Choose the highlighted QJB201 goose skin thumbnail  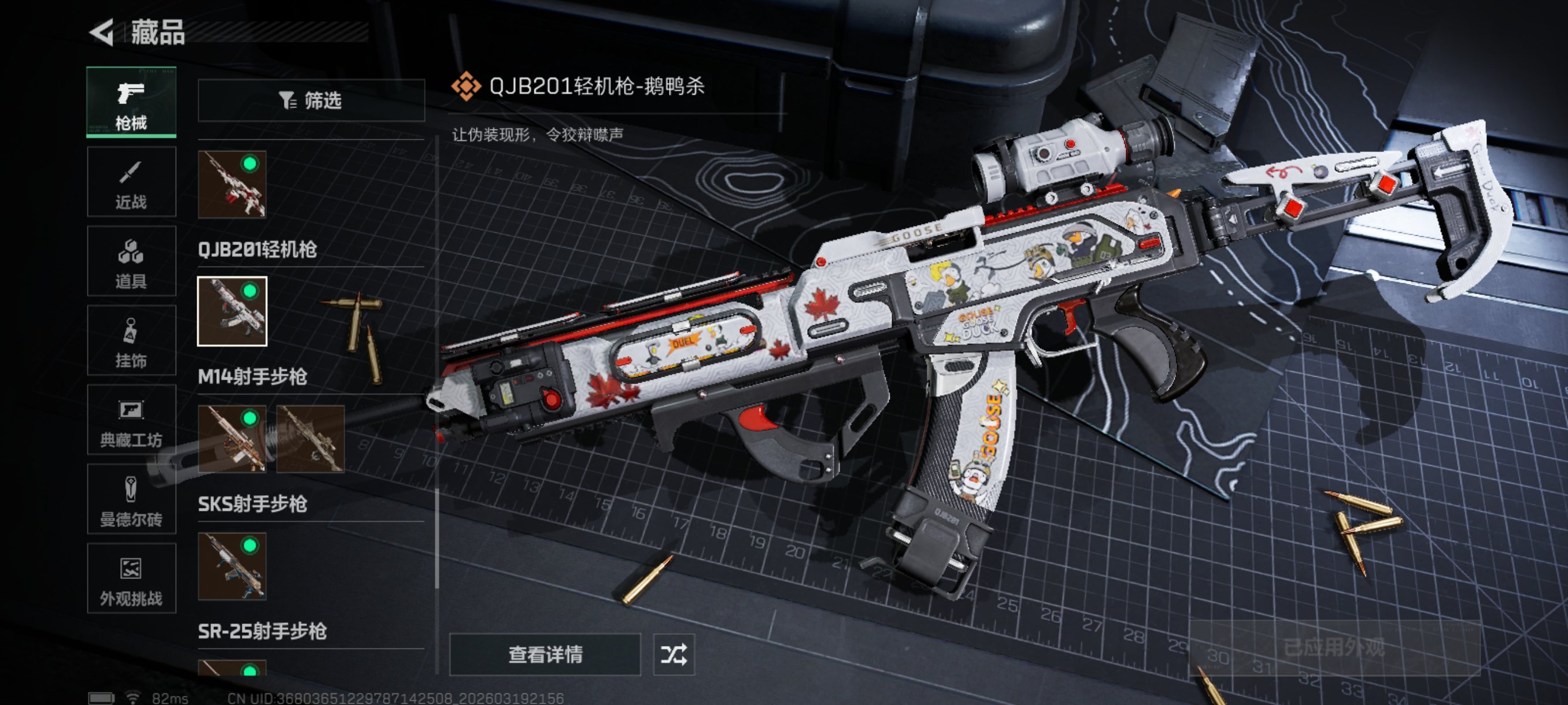coord(232,311)
